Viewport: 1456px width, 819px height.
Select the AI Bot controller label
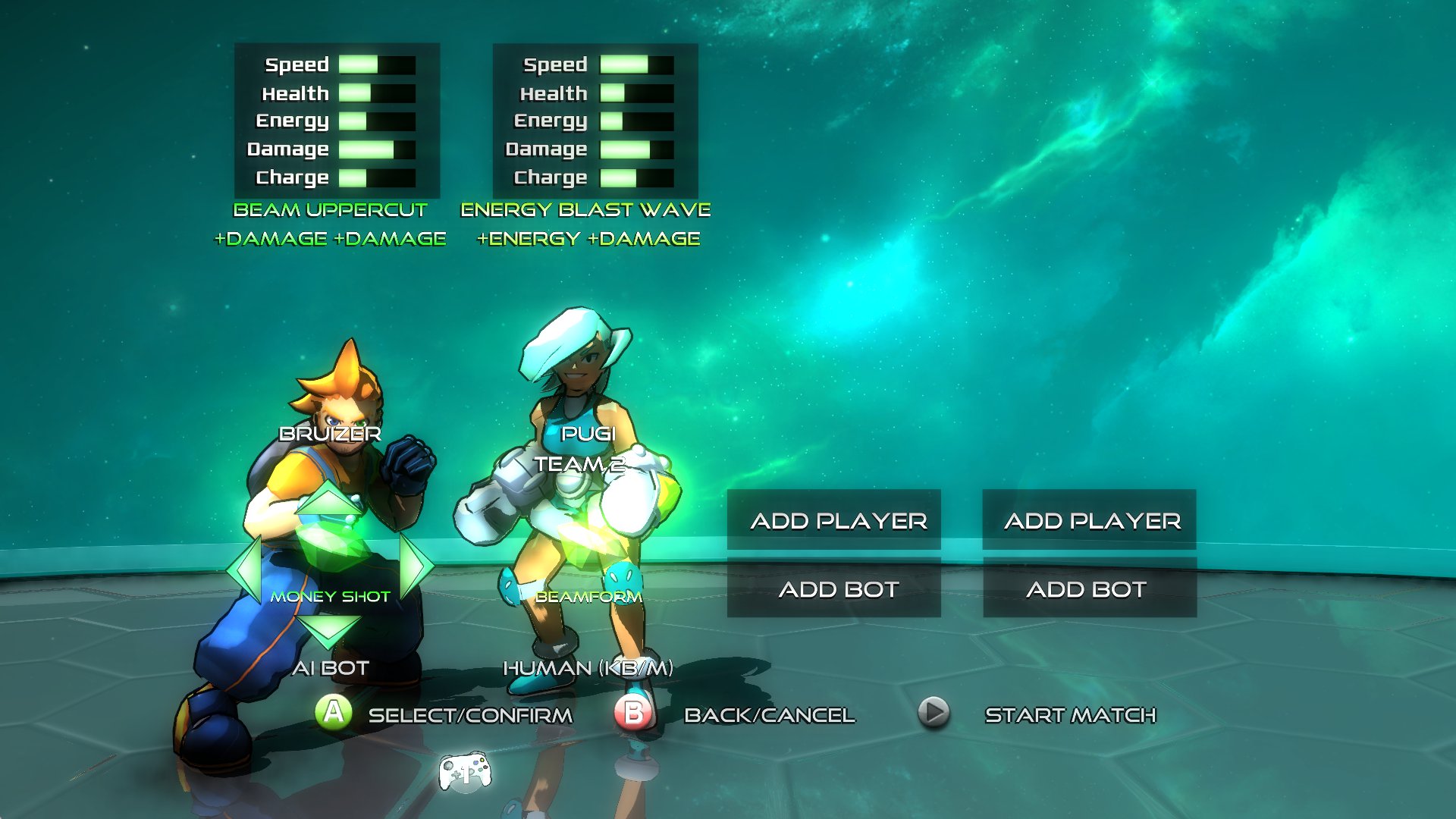[331, 668]
